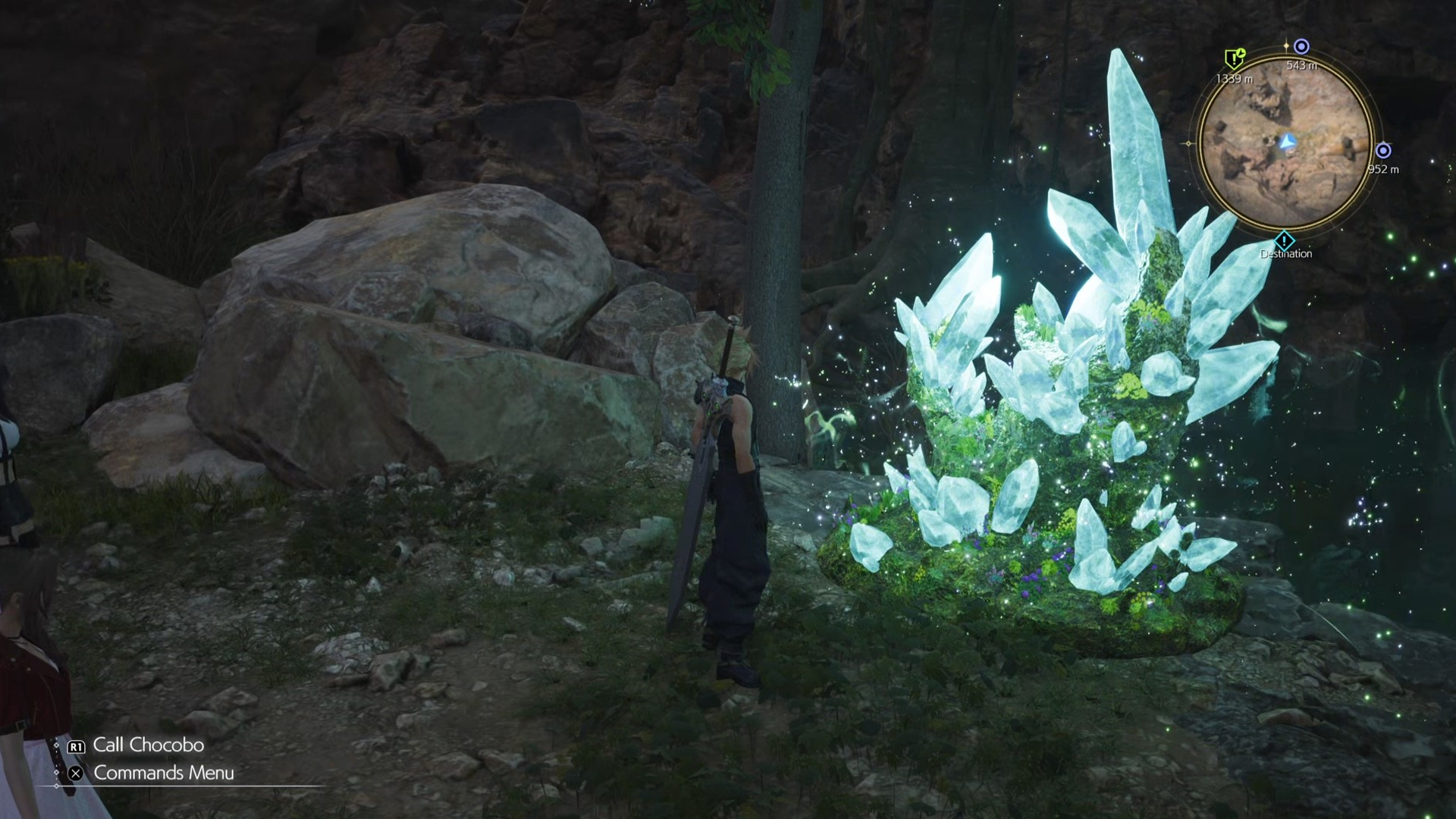Open the circular minimap
1456x819 pixels.
pos(1286,143)
